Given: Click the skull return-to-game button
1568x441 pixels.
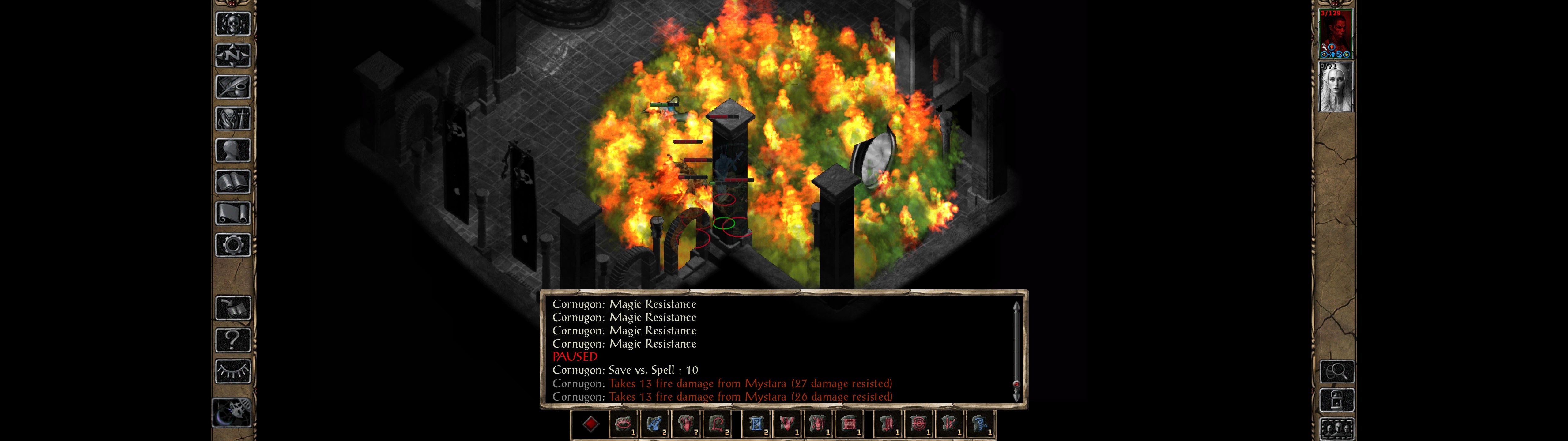Looking at the screenshot, I should coord(232,24).
